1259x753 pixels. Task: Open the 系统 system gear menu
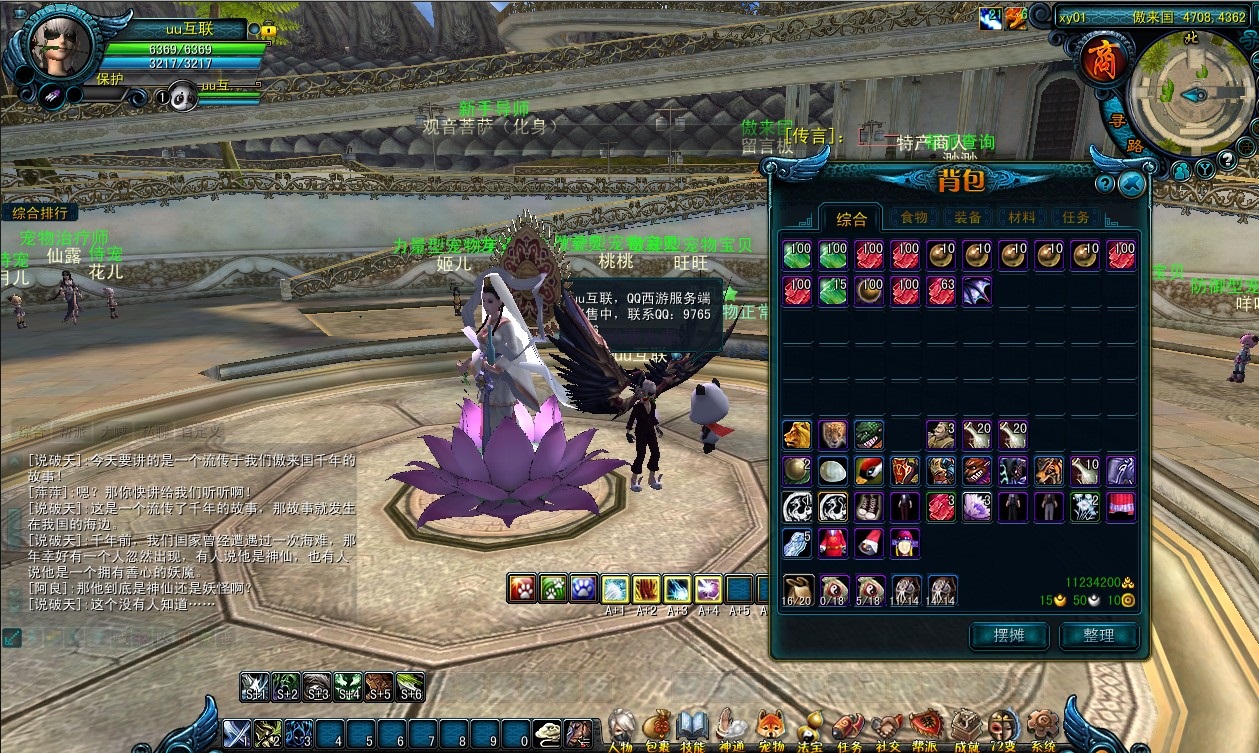[1042, 728]
